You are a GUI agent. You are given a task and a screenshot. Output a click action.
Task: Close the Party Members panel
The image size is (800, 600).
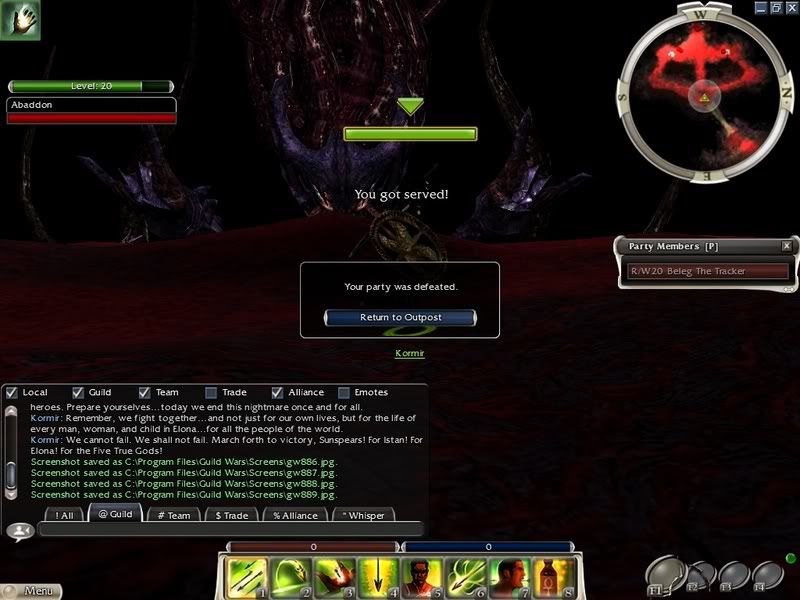coord(786,246)
